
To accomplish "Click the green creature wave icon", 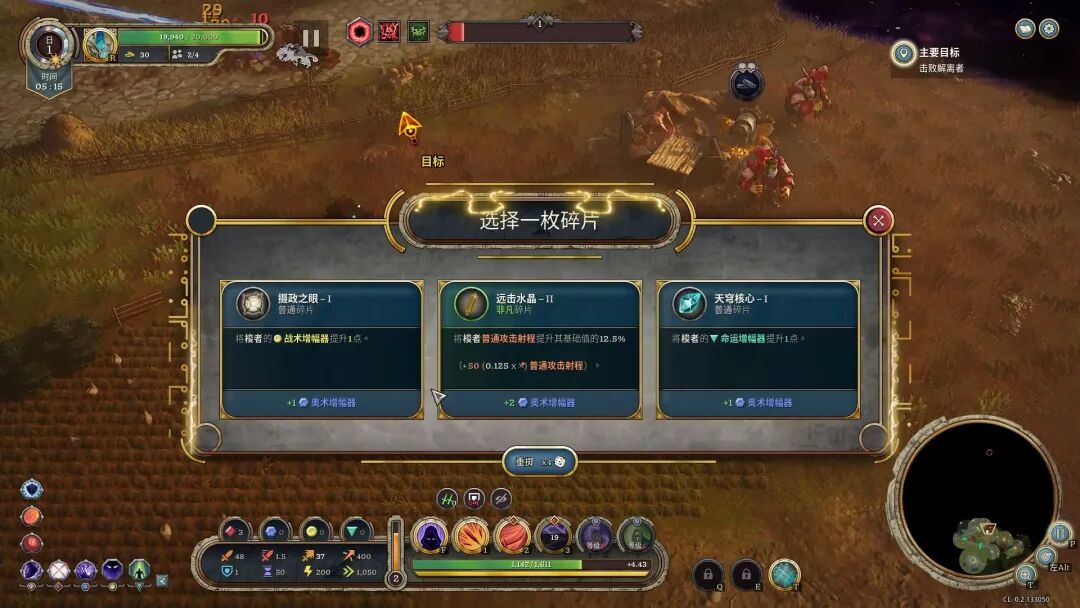I will coord(418,32).
